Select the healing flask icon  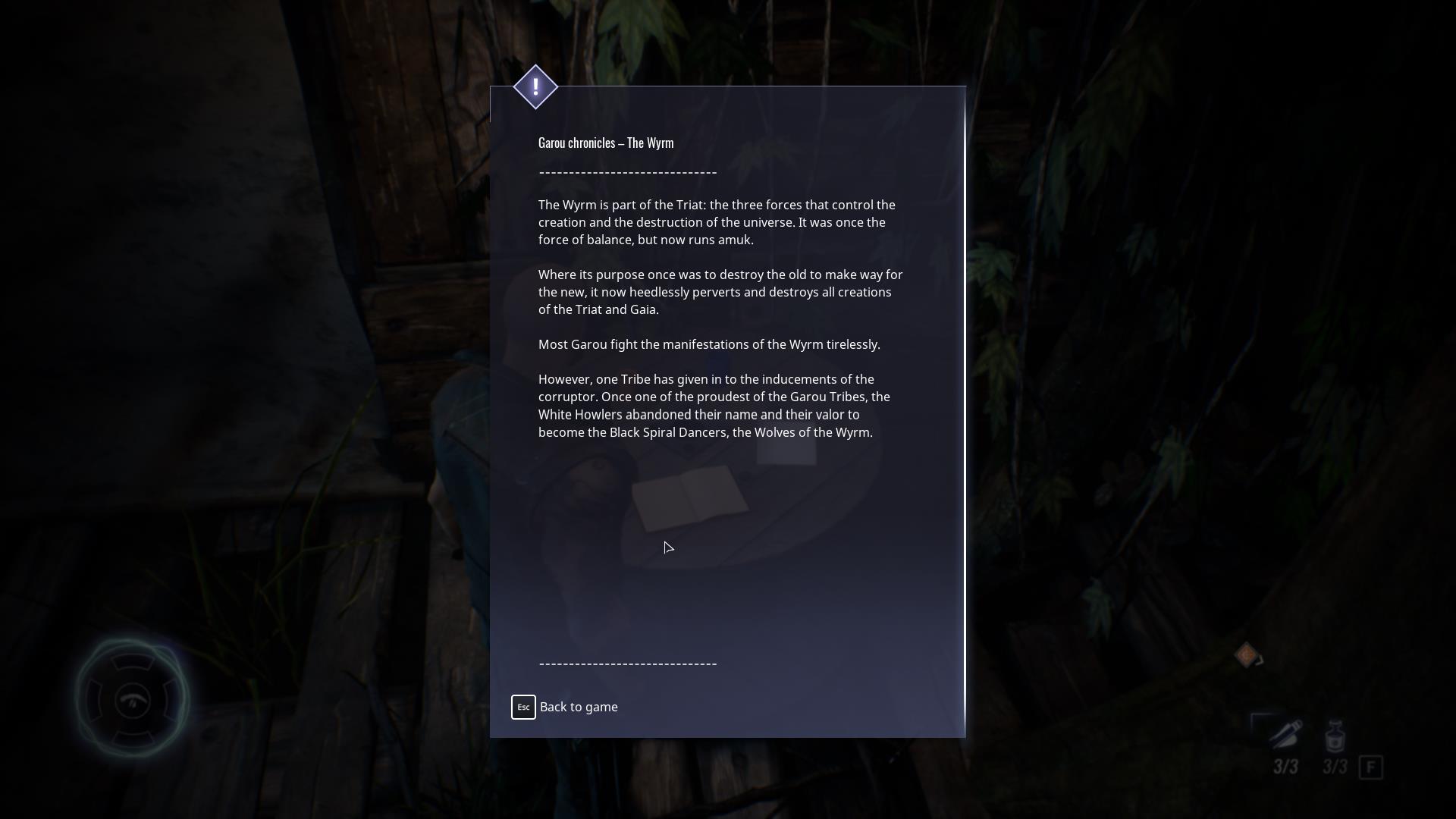pyautogui.click(x=1335, y=736)
